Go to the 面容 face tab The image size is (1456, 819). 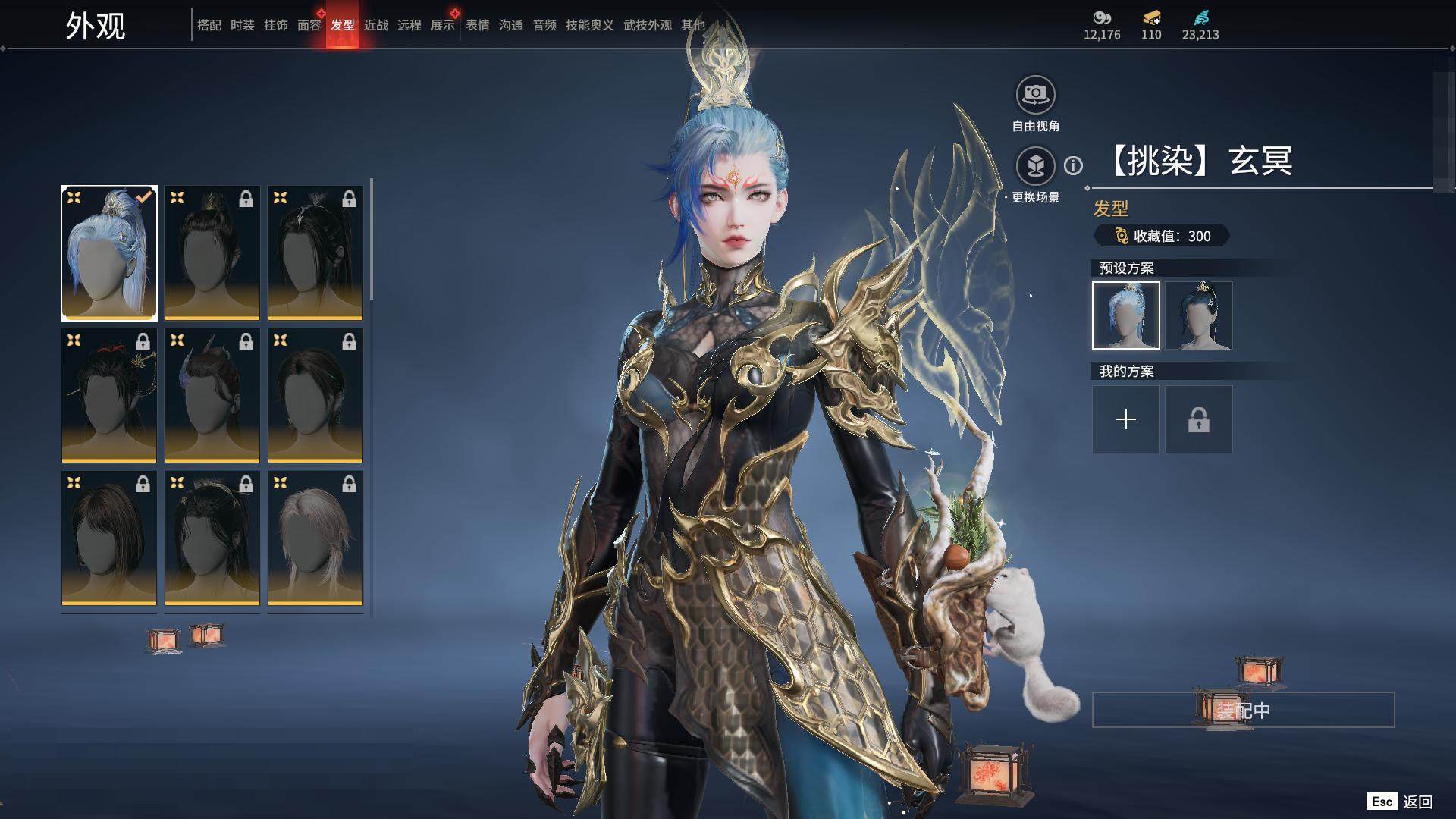(309, 25)
